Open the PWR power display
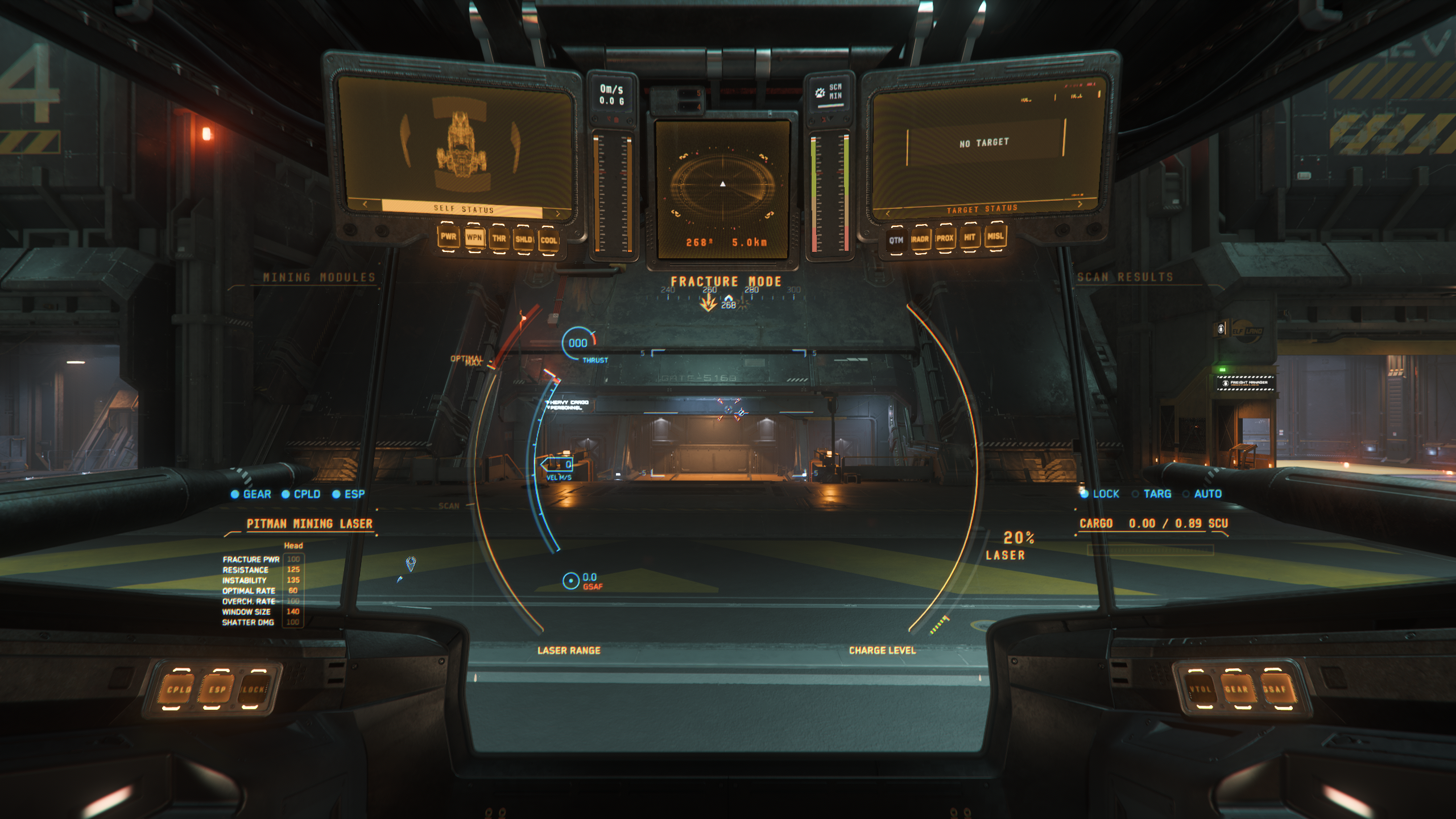 448,237
